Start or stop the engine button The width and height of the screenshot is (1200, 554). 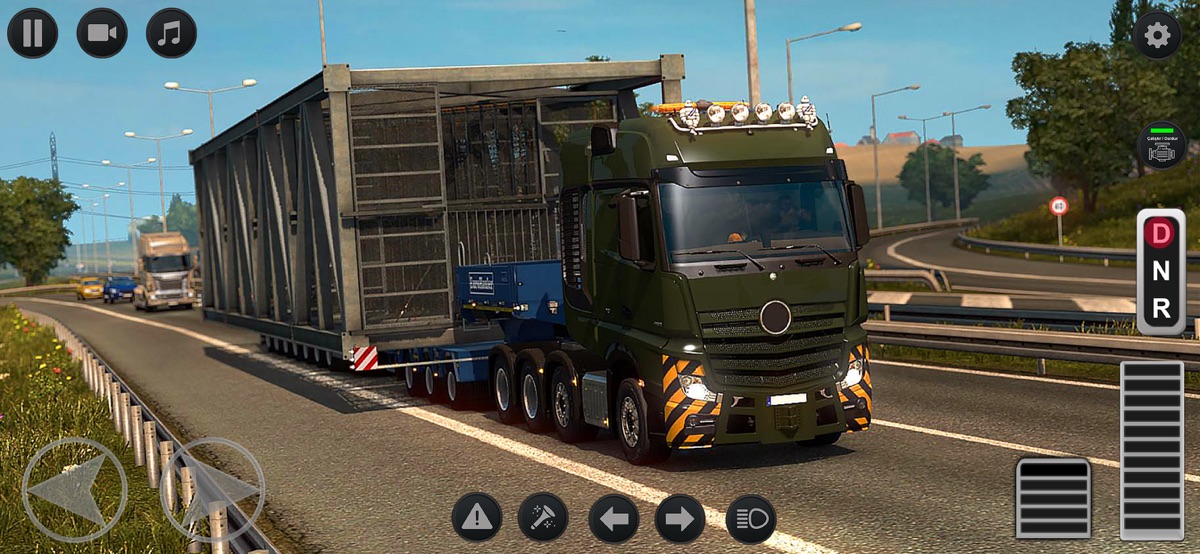coord(1161,145)
